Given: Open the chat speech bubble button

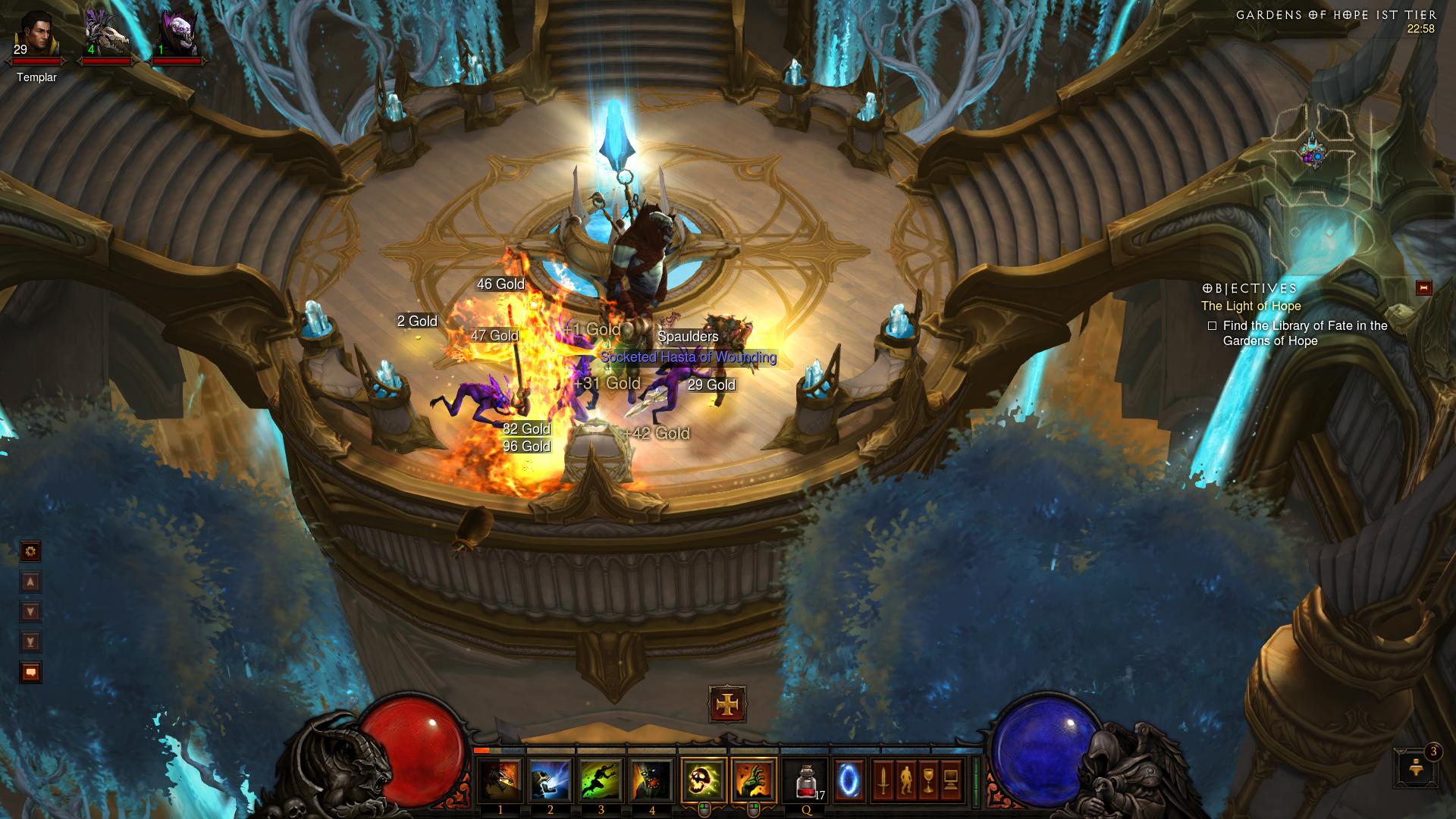Looking at the screenshot, I should coord(30,672).
